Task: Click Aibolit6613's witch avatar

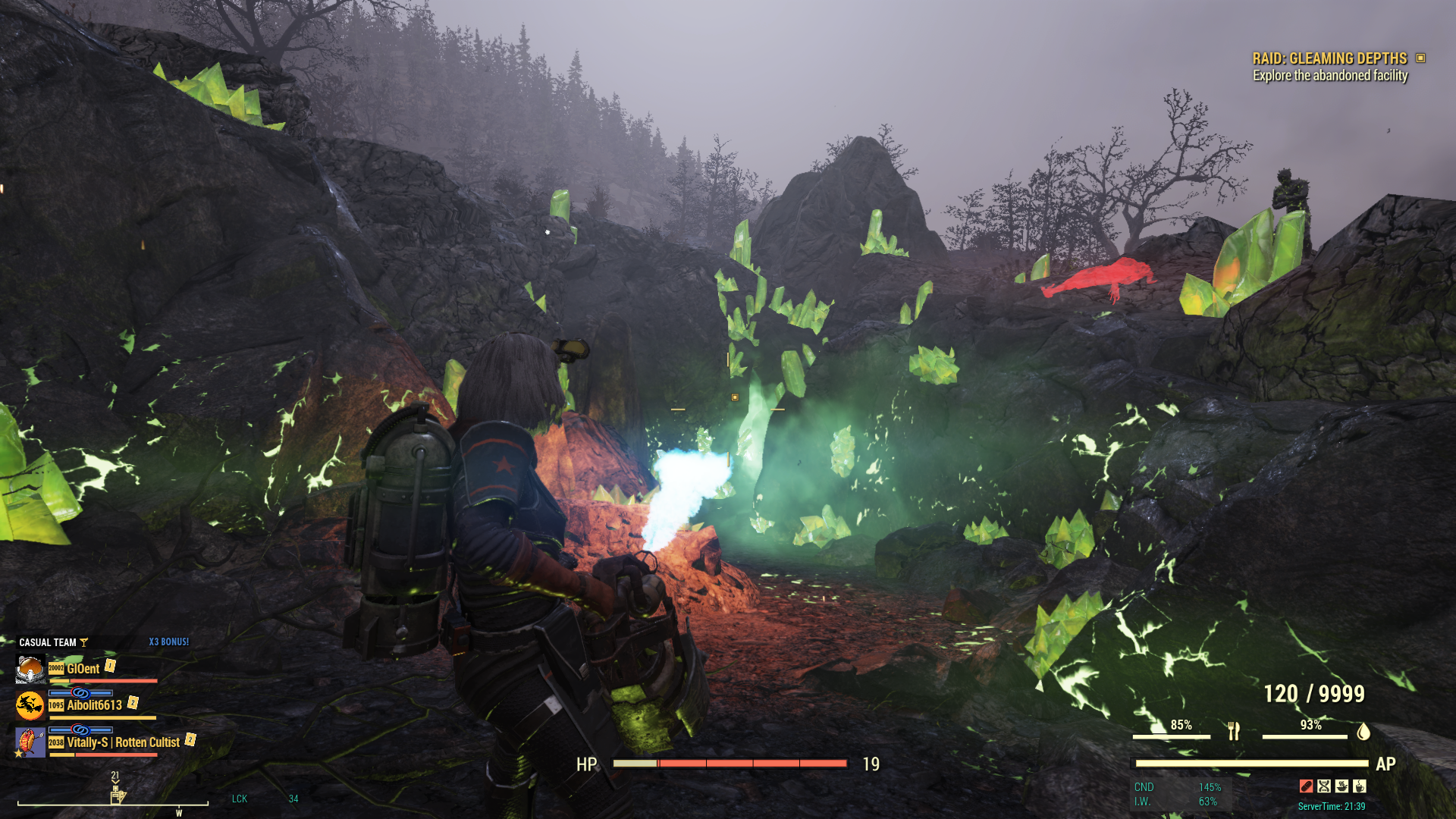Action: pos(30,705)
